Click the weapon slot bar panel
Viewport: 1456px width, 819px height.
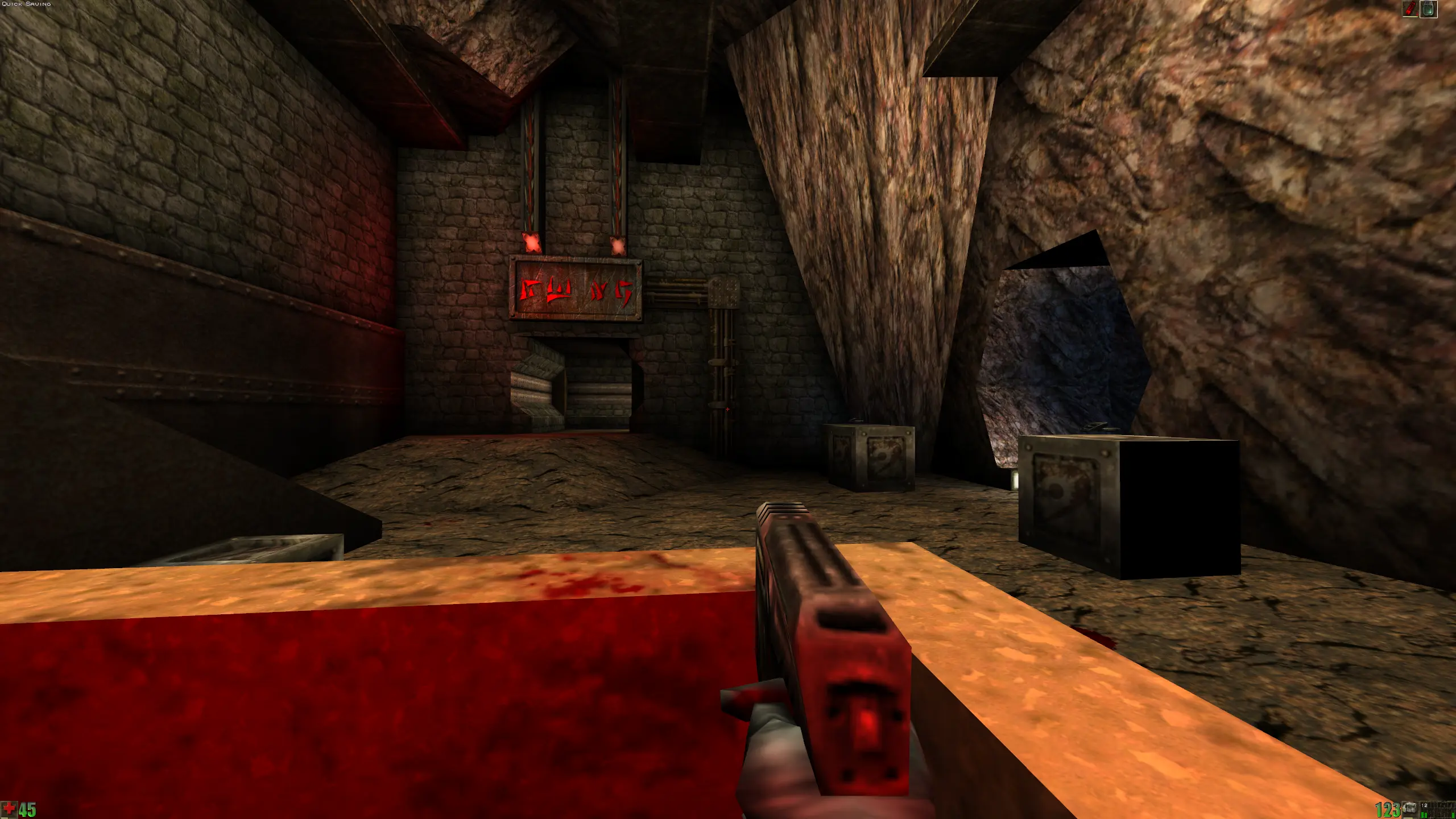point(1440,809)
